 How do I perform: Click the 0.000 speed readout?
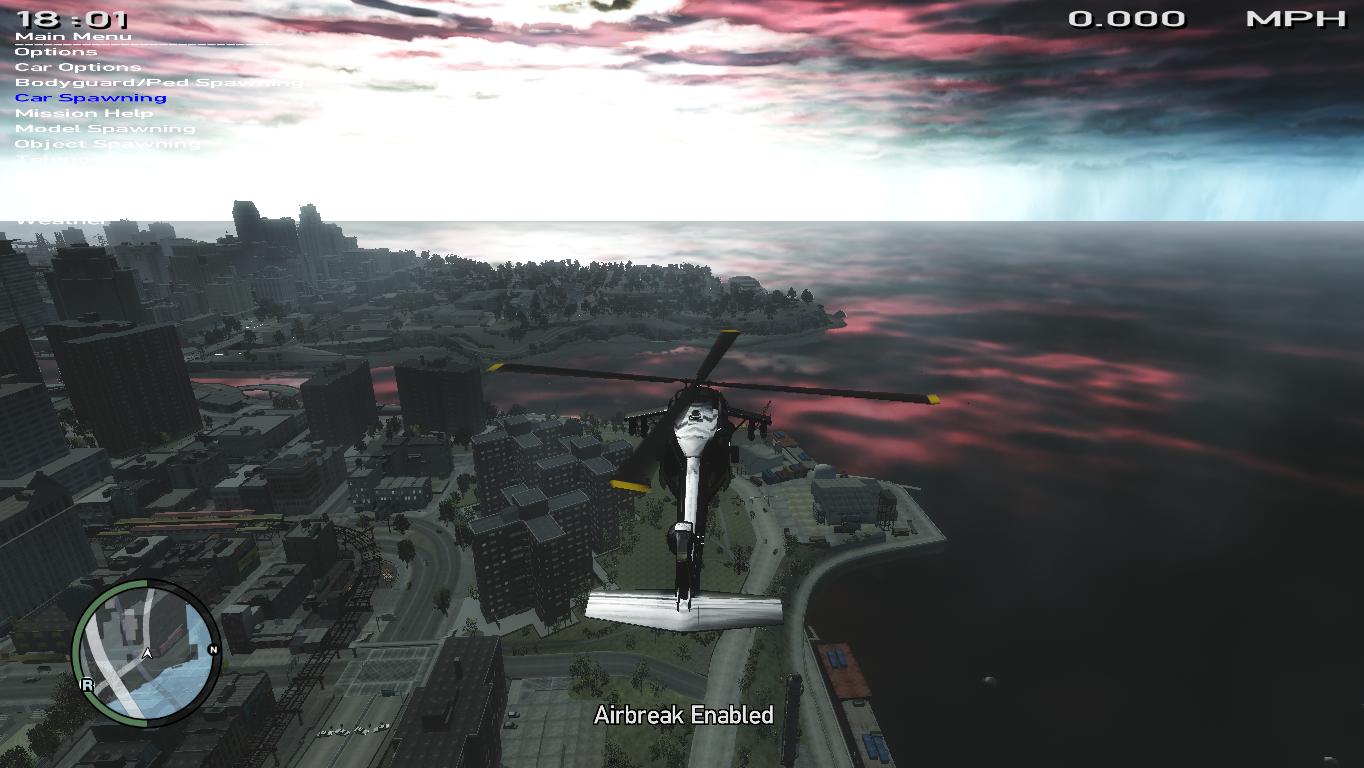[1128, 17]
